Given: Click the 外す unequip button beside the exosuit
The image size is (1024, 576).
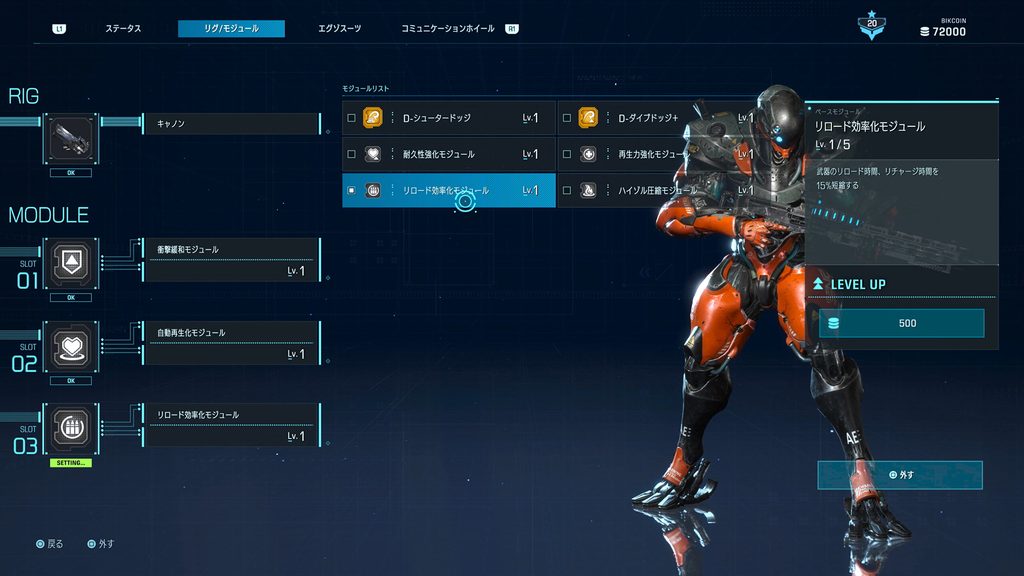Looking at the screenshot, I should 900,475.
